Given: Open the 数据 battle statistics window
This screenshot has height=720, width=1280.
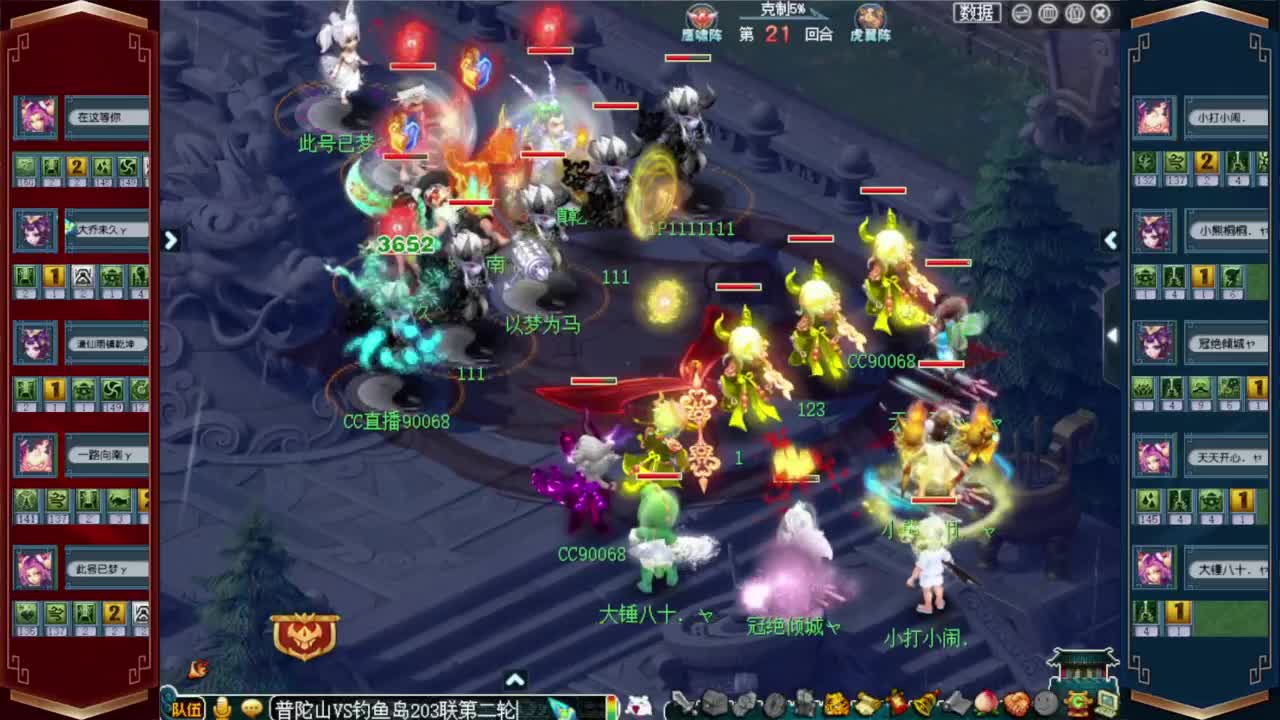Looking at the screenshot, I should point(975,13).
